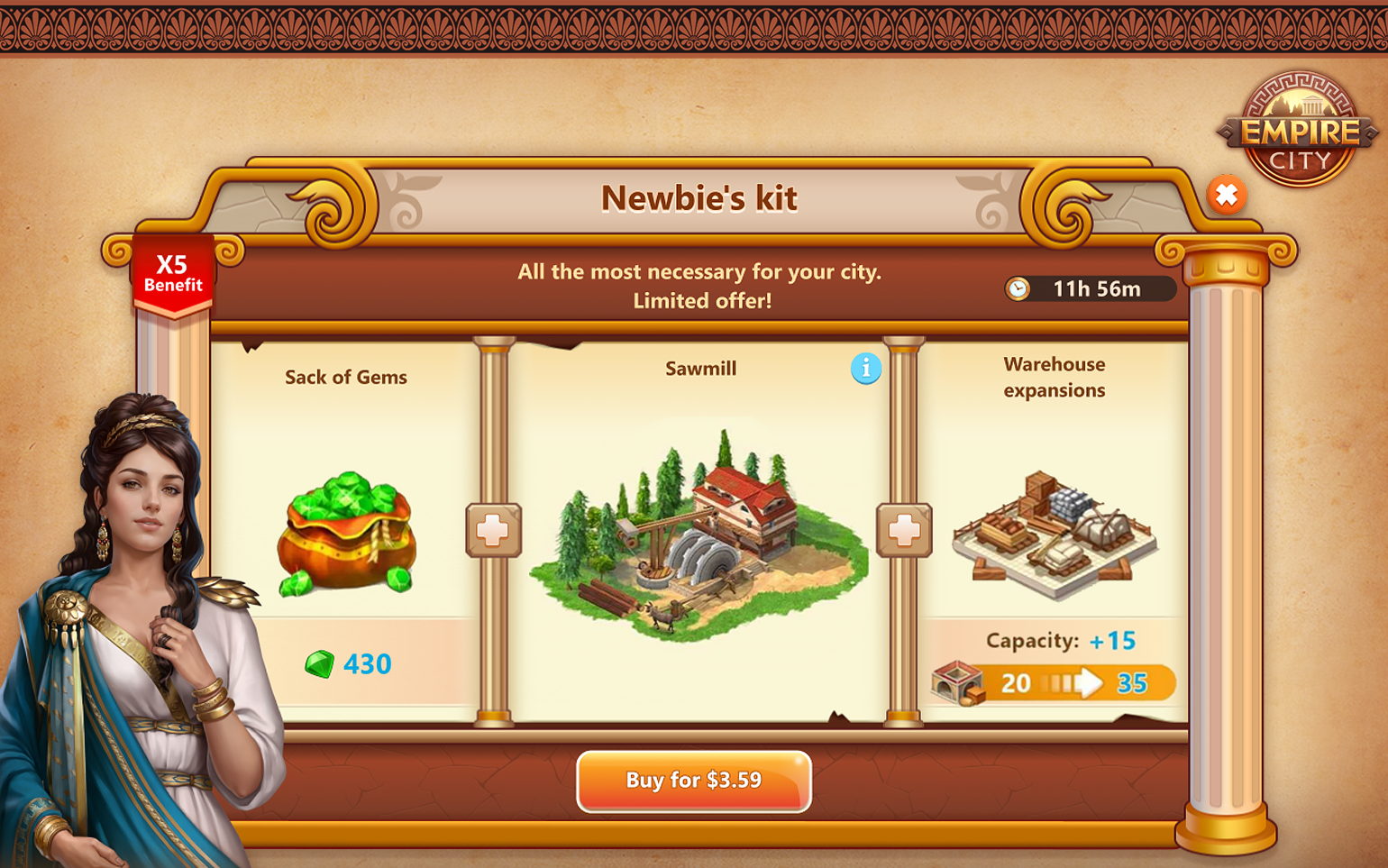The height and width of the screenshot is (868, 1388).
Task: Buy the Newbie's kit for $3.59
Action: pyautogui.click(x=694, y=781)
